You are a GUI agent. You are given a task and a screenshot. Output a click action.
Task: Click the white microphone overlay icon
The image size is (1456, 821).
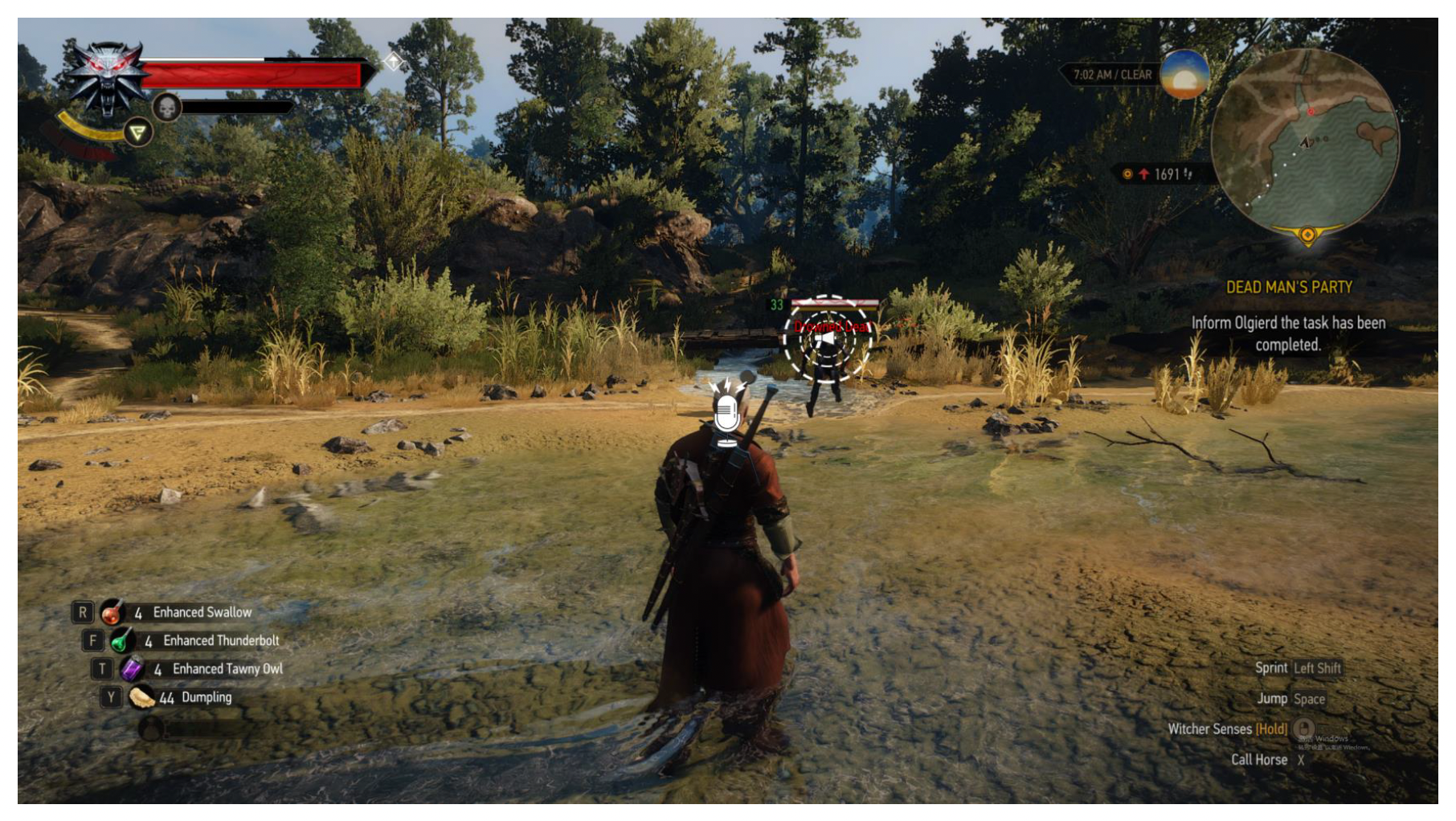[726, 415]
